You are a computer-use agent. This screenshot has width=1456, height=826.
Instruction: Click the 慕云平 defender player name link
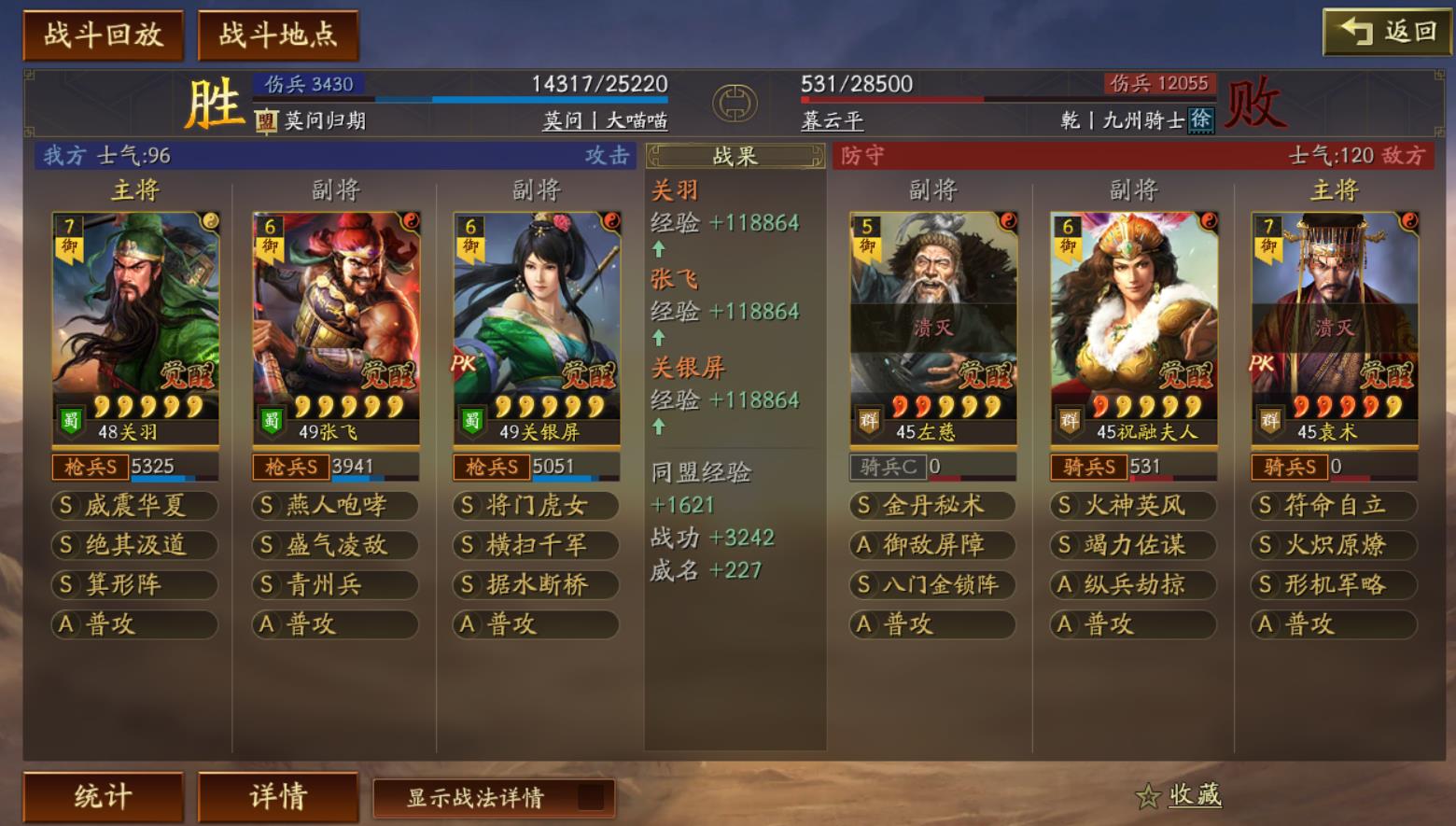point(832,120)
